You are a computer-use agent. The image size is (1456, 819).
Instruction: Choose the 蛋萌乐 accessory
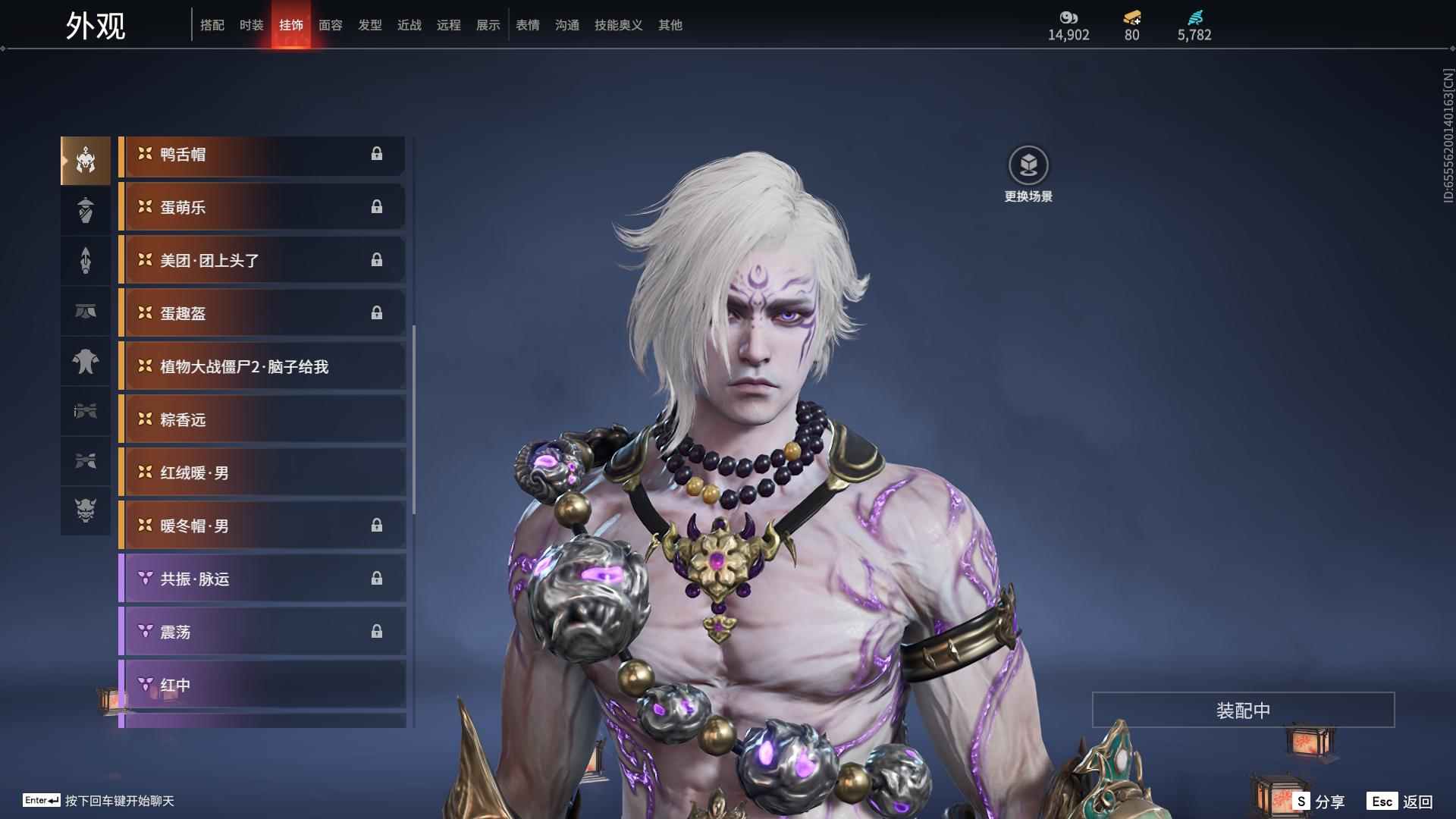point(262,208)
